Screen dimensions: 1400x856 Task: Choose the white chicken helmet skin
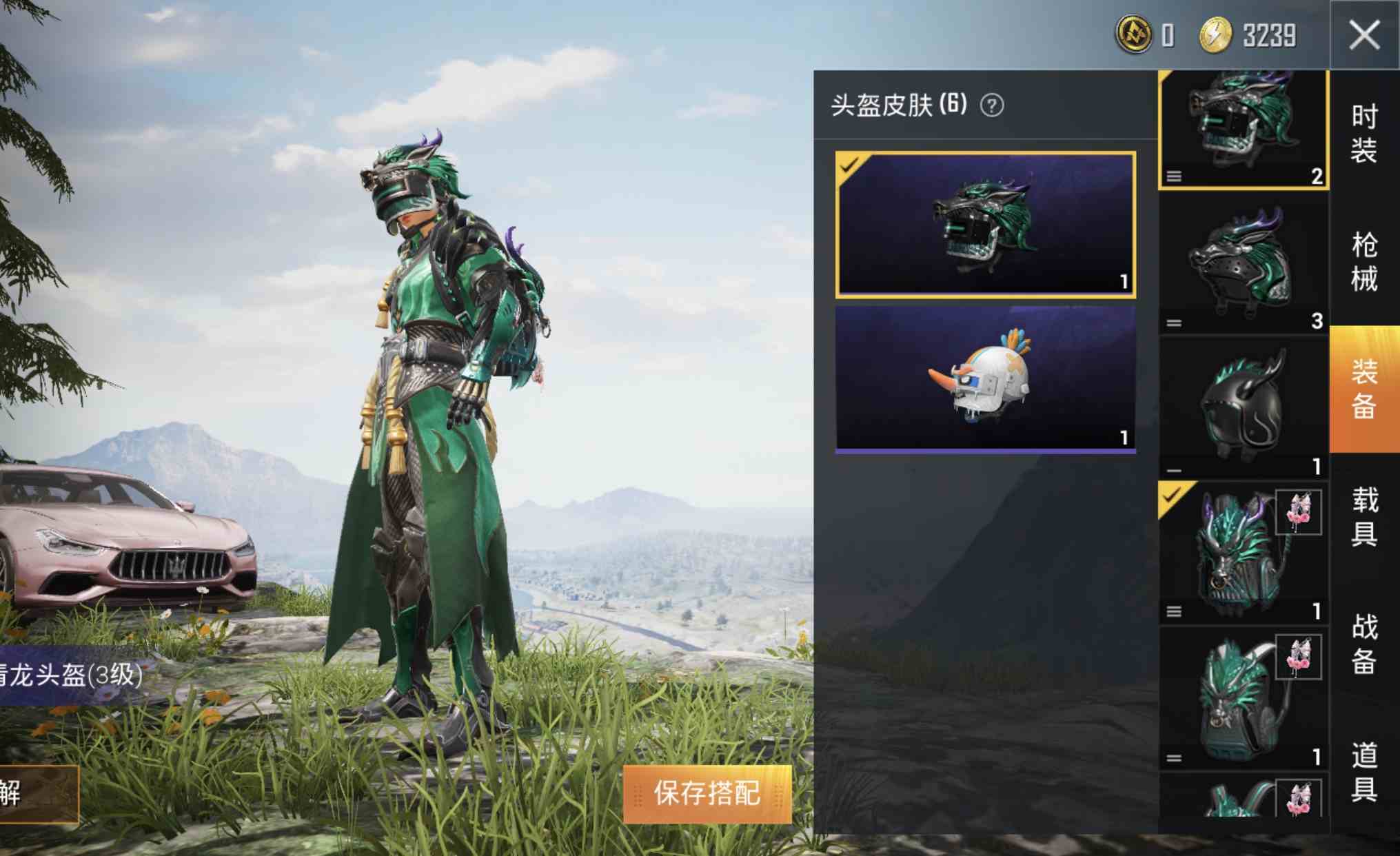point(985,378)
